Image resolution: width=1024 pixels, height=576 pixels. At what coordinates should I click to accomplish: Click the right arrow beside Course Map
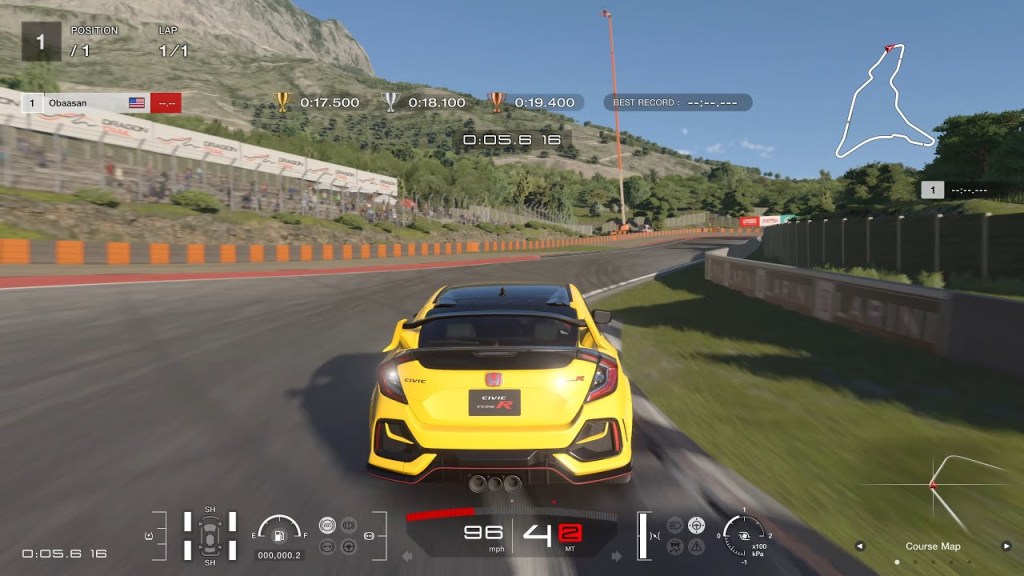click(x=1005, y=546)
